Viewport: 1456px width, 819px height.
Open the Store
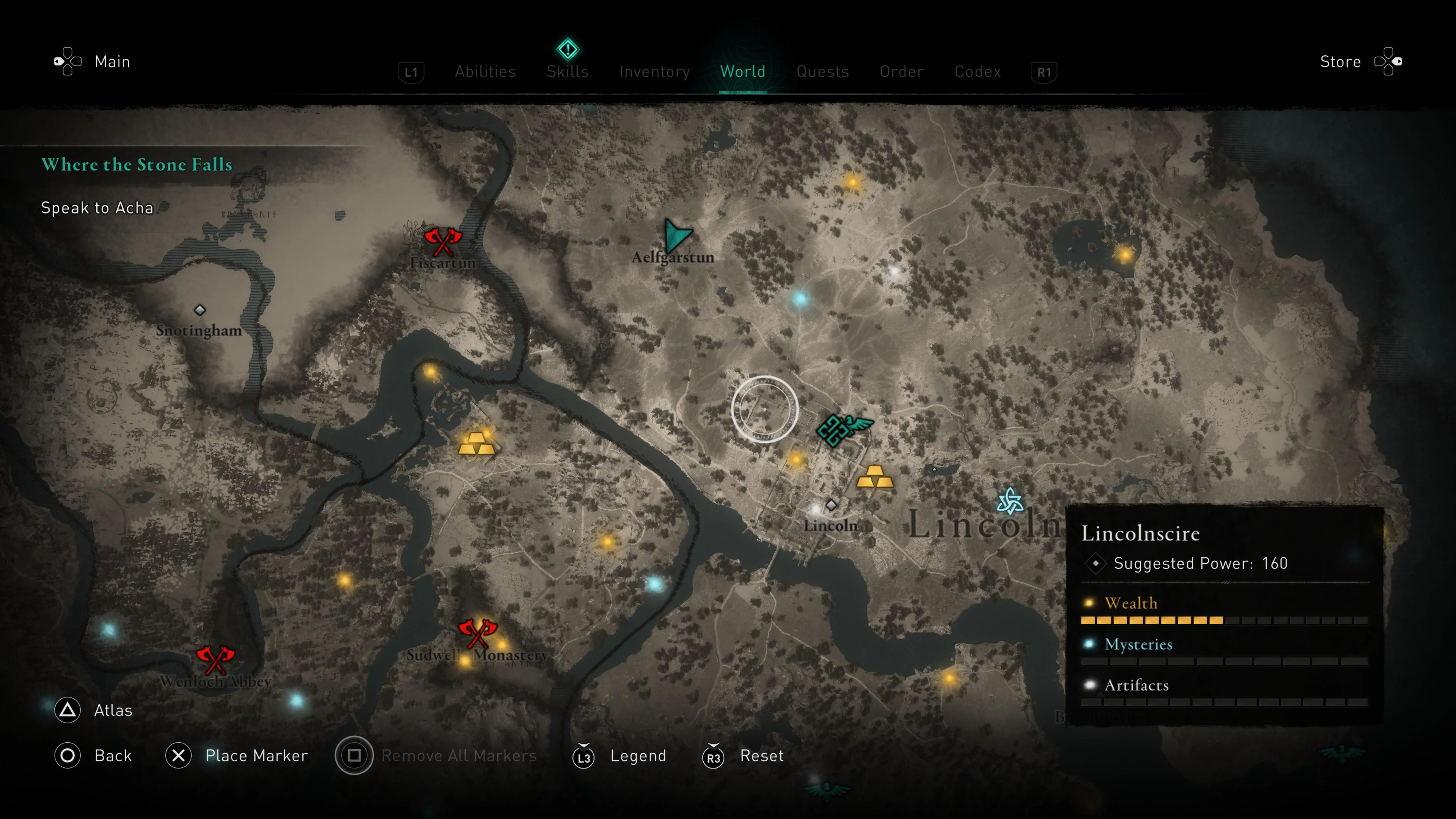click(x=1340, y=61)
